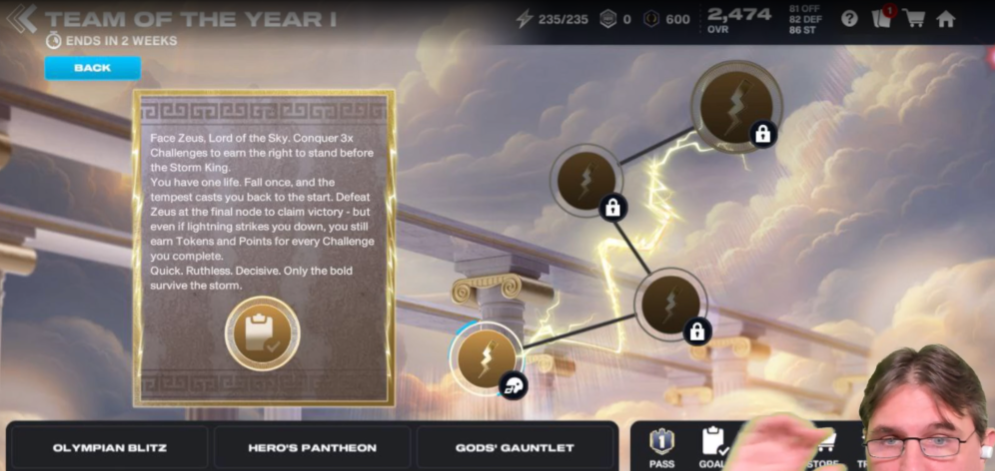Click the blue BACK button
This screenshot has height=471, width=995.
pos(92,68)
